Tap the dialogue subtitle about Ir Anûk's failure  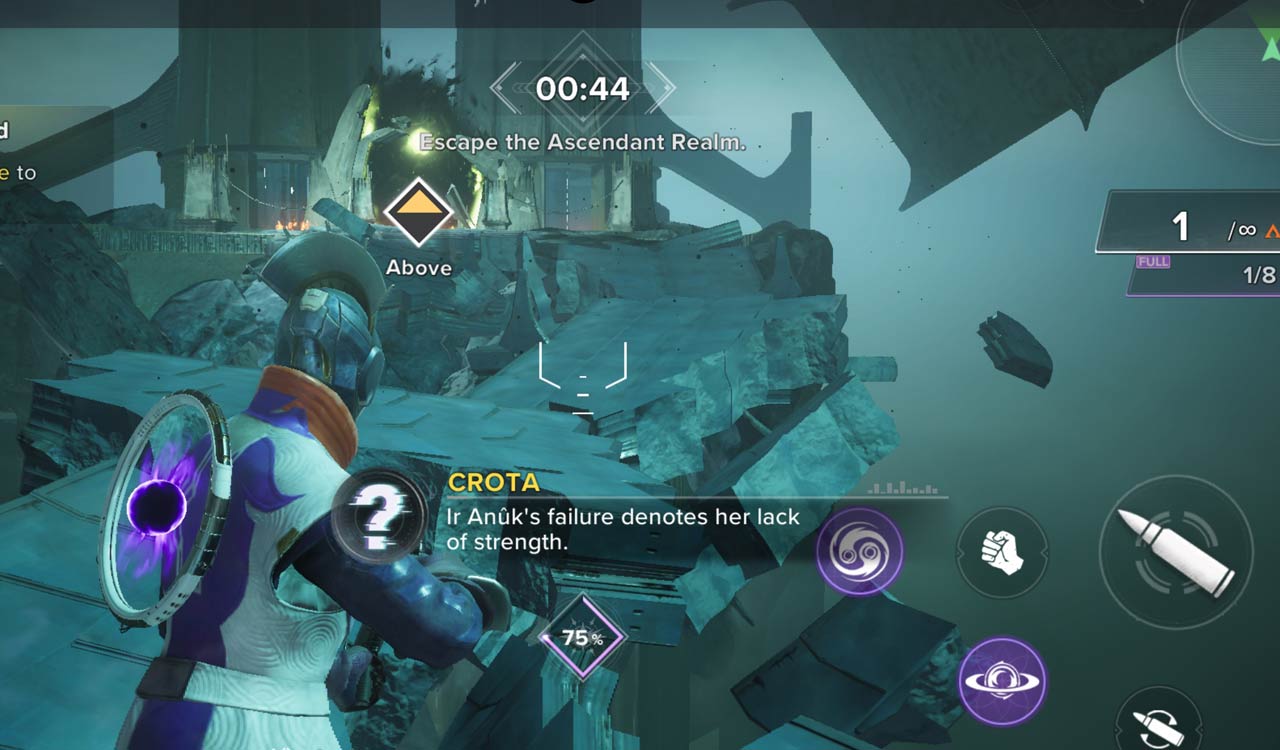pyautogui.click(x=621, y=528)
